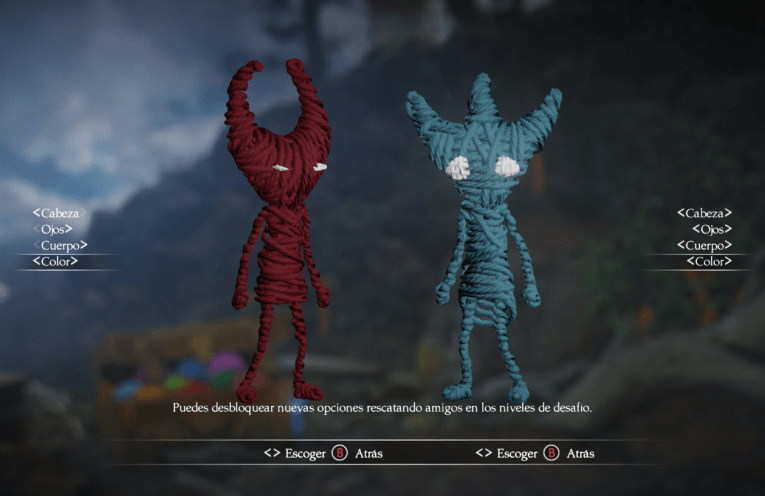Choose Ojos option for the blue Yarny
Image resolution: width=765 pixels, height=496 pixels.
(x=710, y=229)
